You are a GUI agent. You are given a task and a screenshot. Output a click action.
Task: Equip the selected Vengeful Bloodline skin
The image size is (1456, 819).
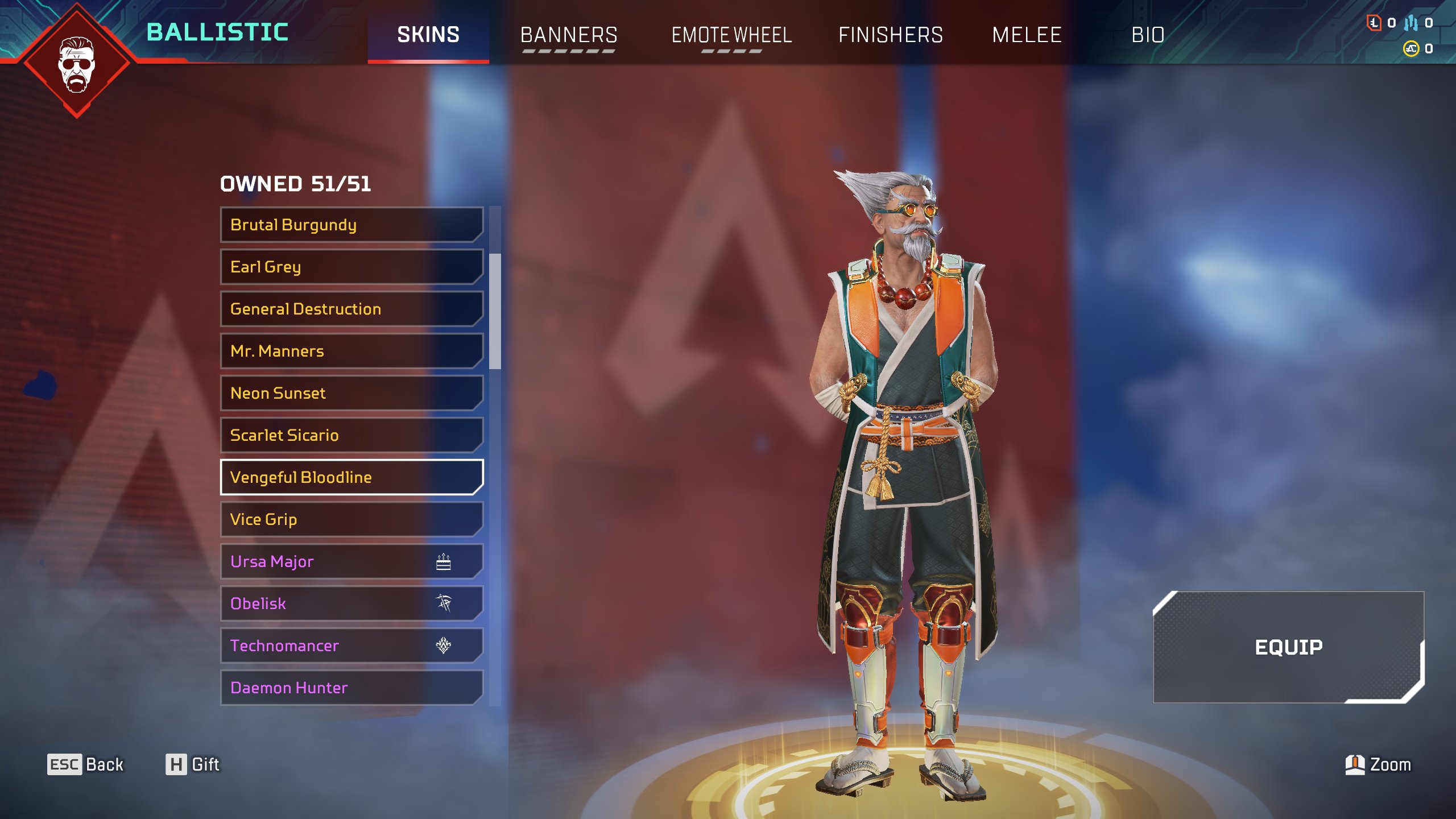1288,647
